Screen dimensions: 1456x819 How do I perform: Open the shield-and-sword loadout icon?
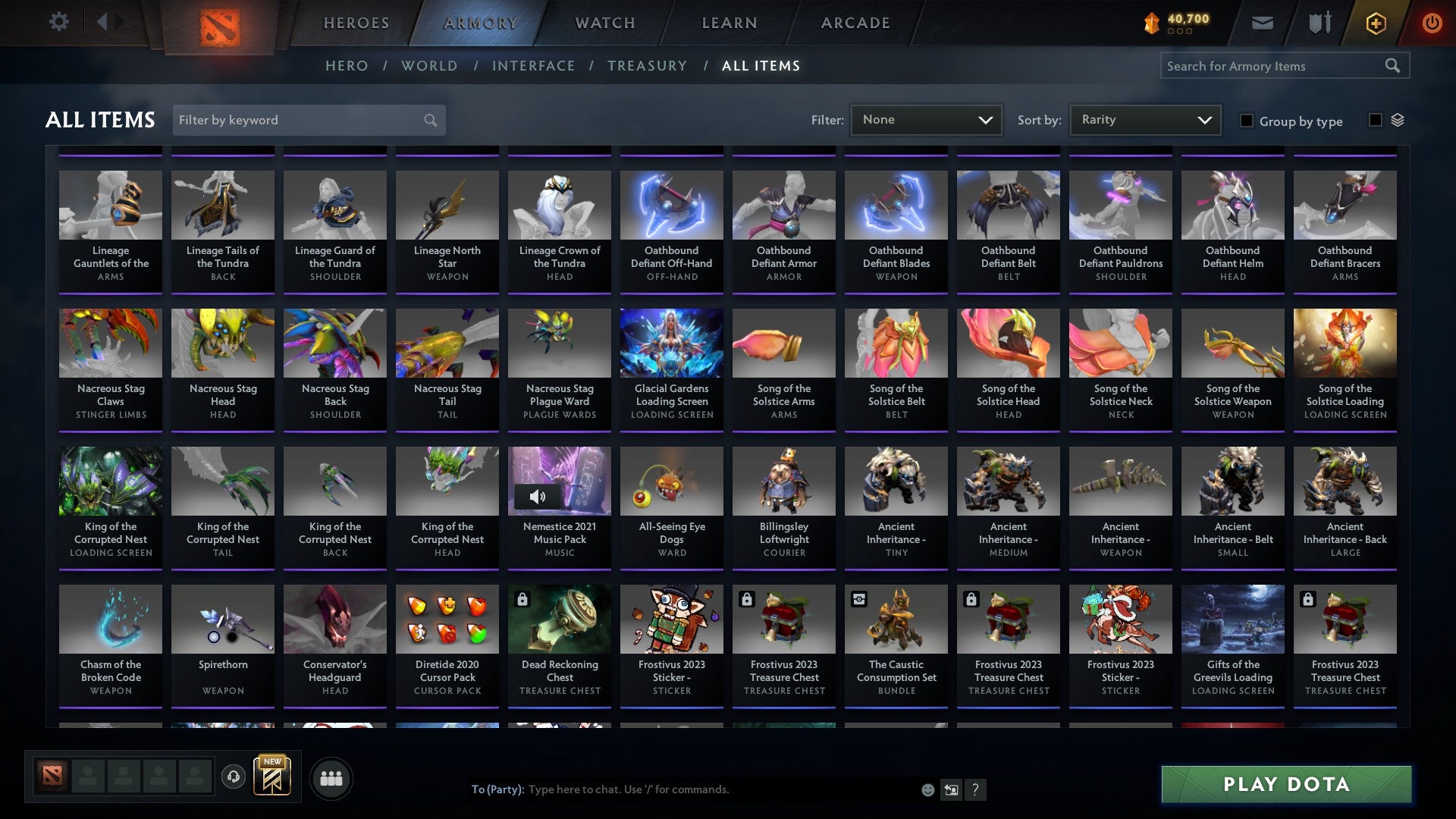click(1319, 22)
